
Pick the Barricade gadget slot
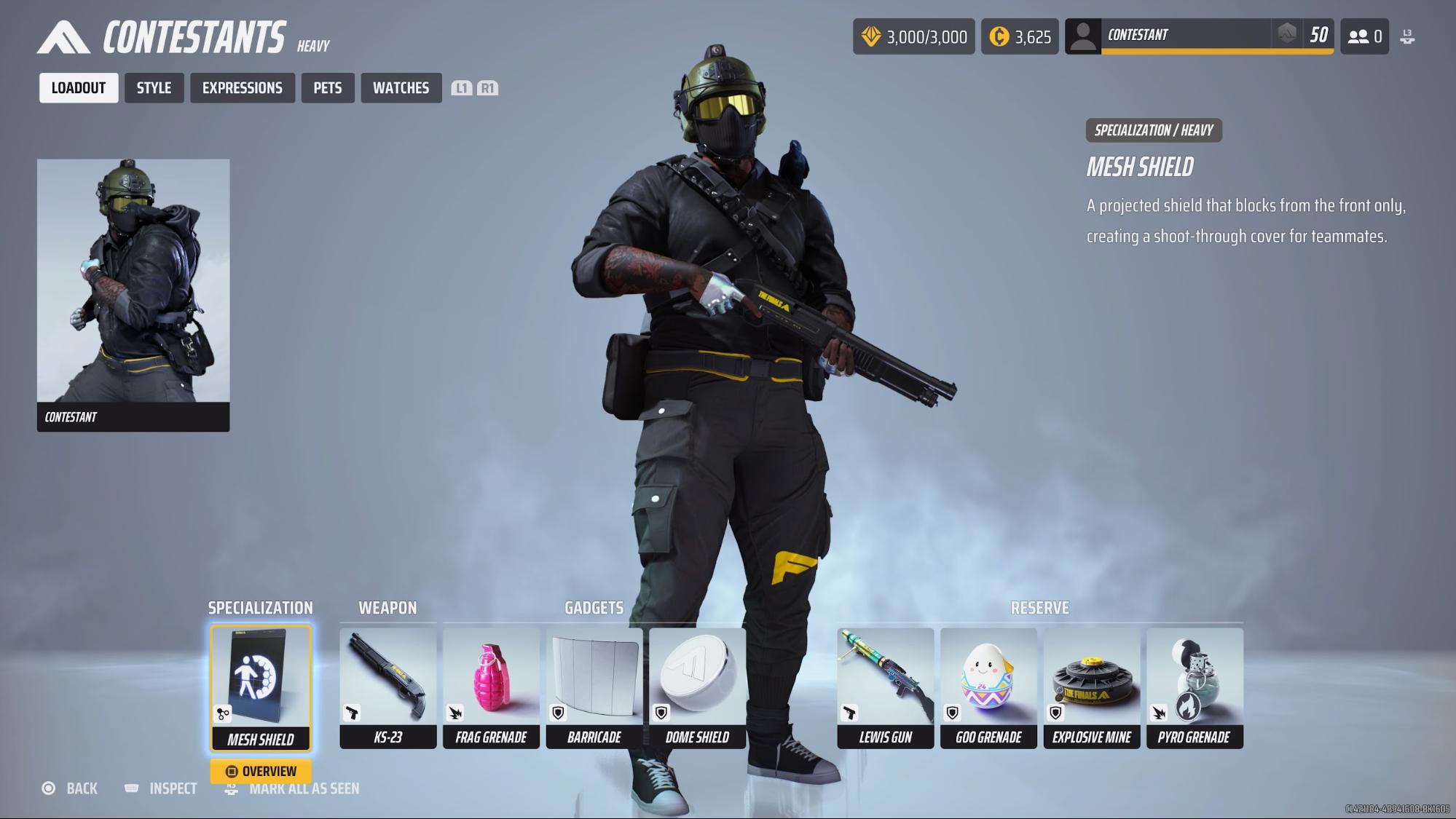[x=594, y=687]
